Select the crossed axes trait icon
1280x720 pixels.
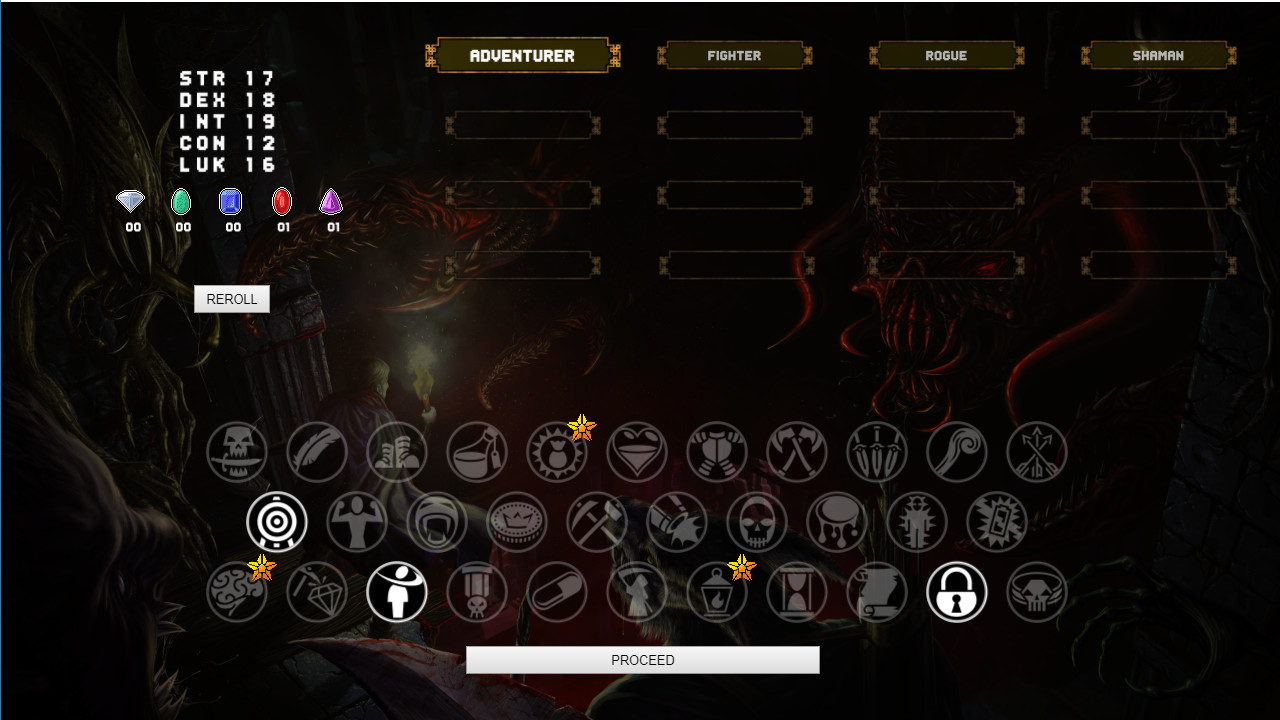point(797,451)
